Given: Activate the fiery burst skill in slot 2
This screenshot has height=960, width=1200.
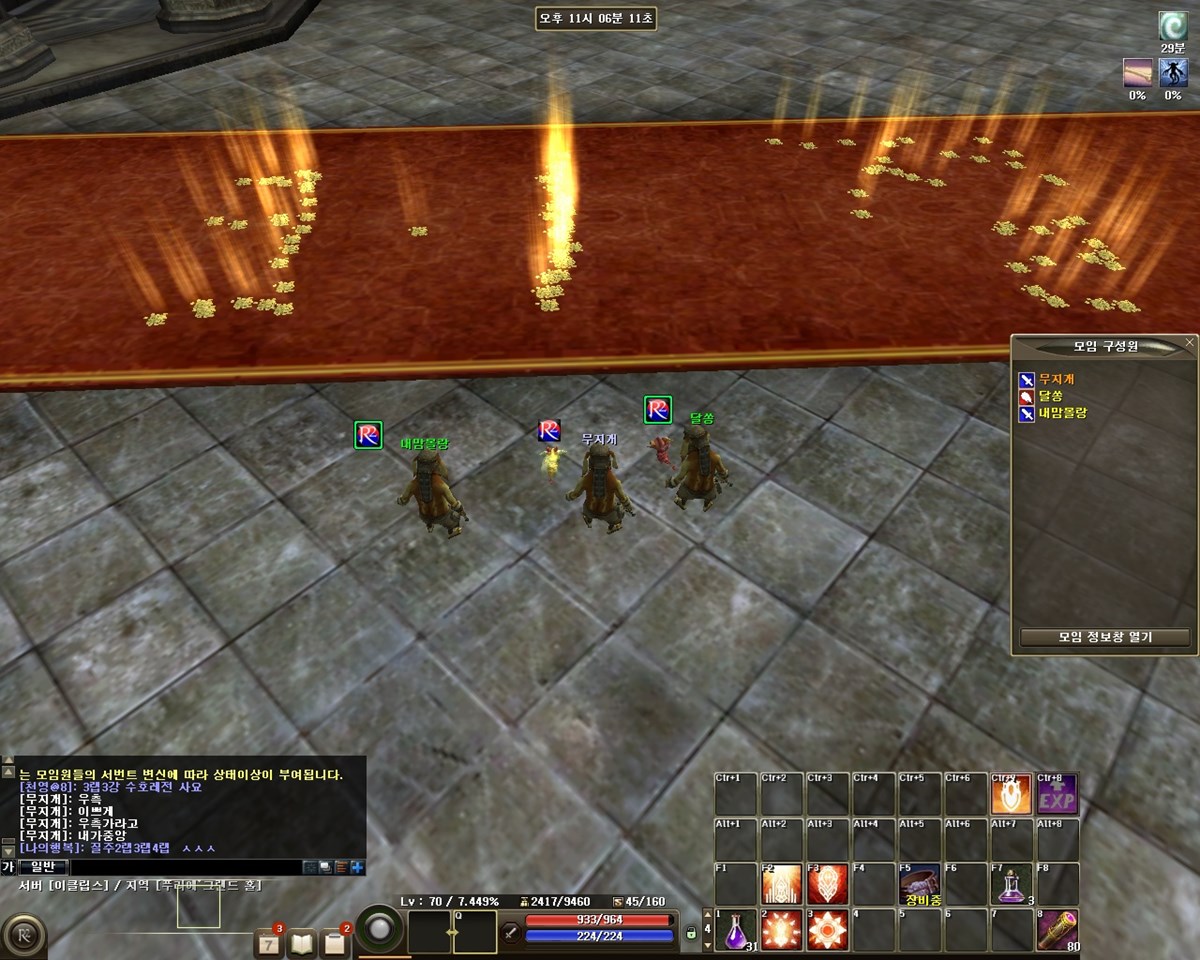Looking at the screenshot, I should 781,931.
